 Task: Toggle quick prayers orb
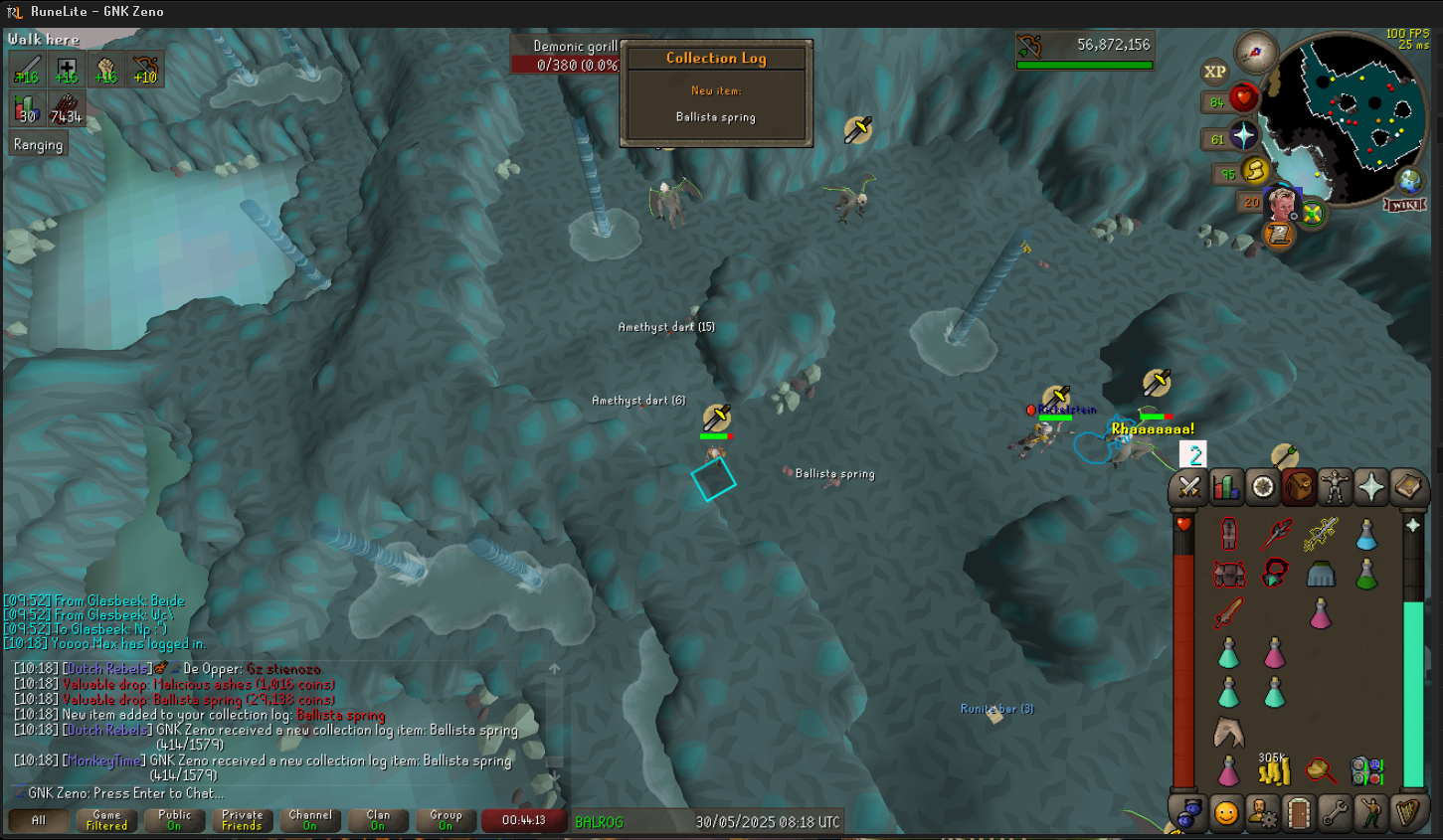tap(1243, 136)
